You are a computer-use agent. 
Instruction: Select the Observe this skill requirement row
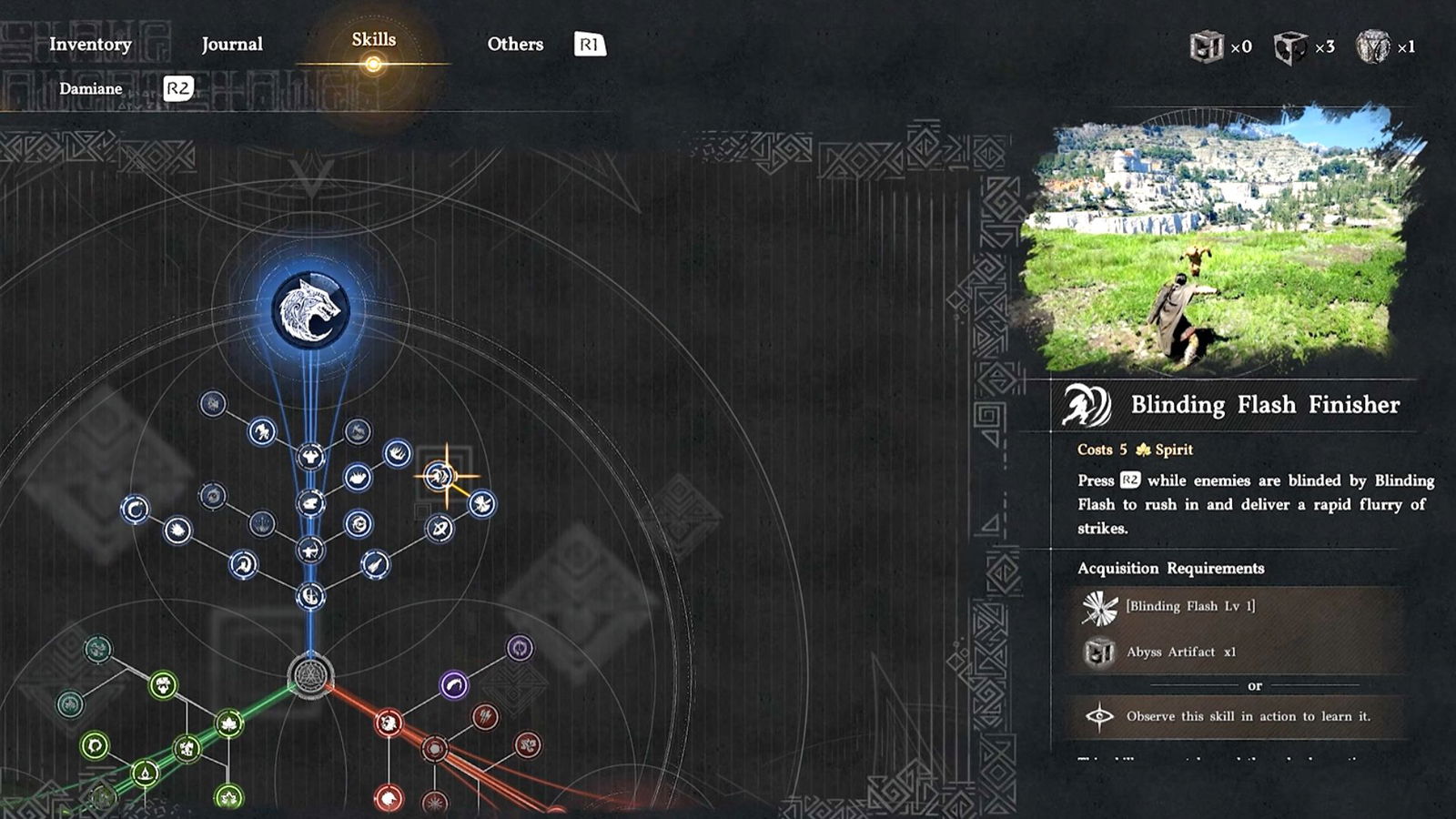(x=1238, y=716)
